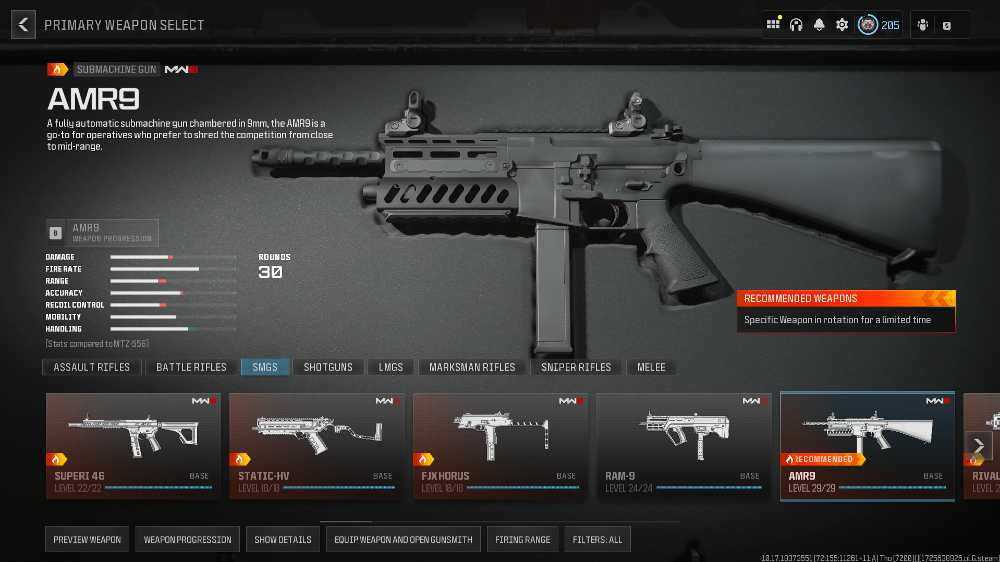Switch to Marksman Rifles tab
The height and width of the screenshot is (562, 1000).
[x=472, y=367]
